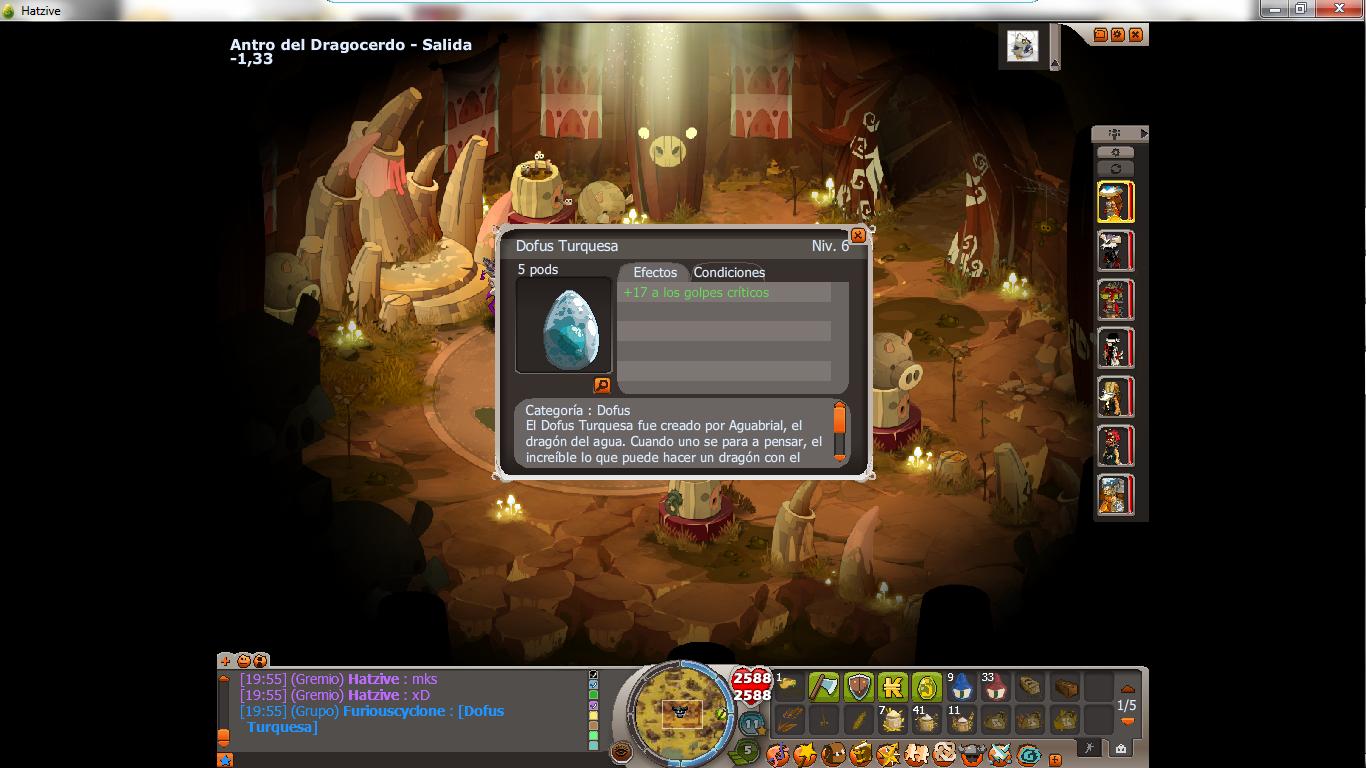Click the golden Dofus egg in the quickbar
Image resolution: width=1366 pixels, height=768 pixels.
(926, 687)
